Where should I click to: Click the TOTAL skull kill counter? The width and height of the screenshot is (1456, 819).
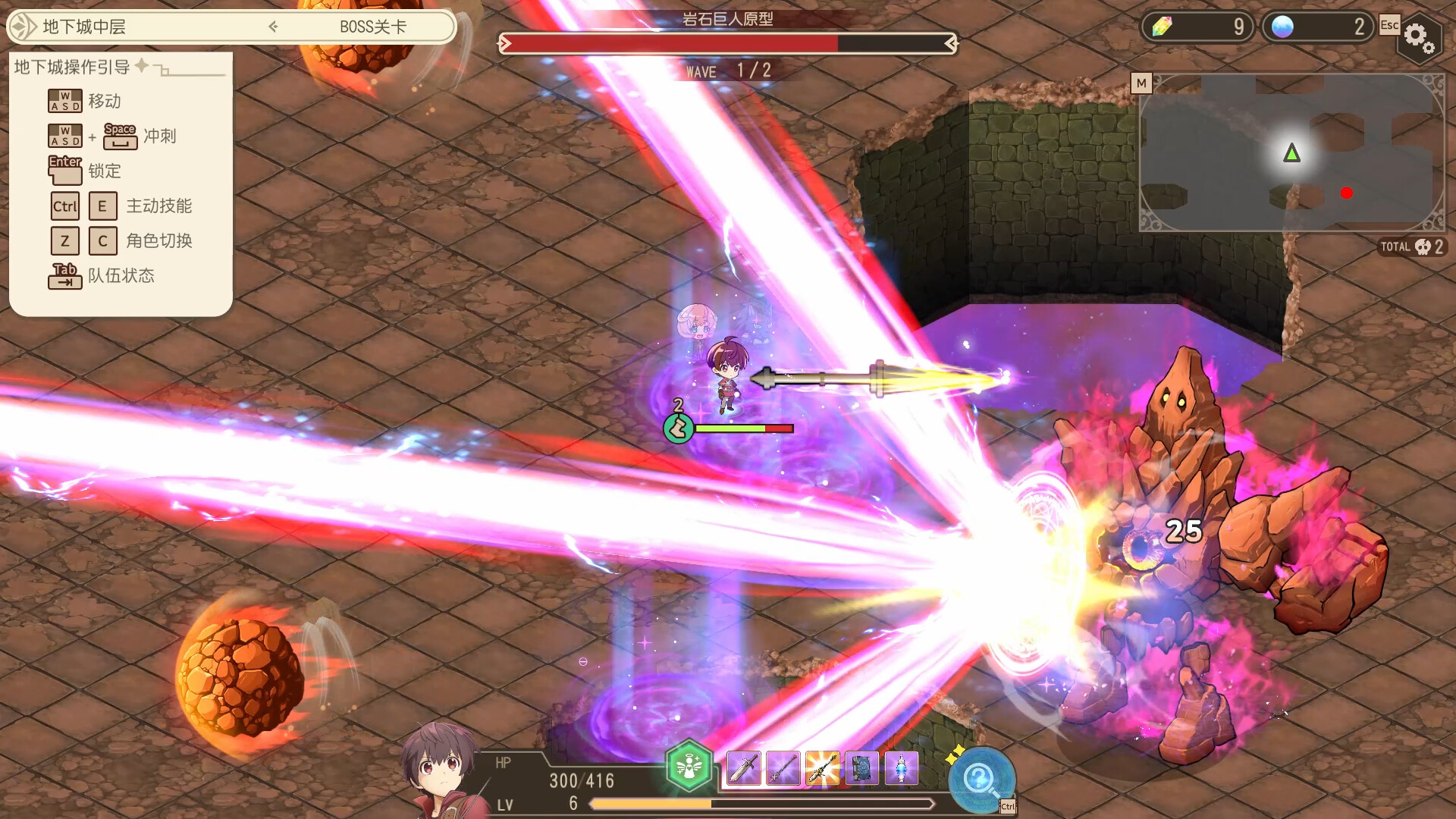coord(1411,246)
